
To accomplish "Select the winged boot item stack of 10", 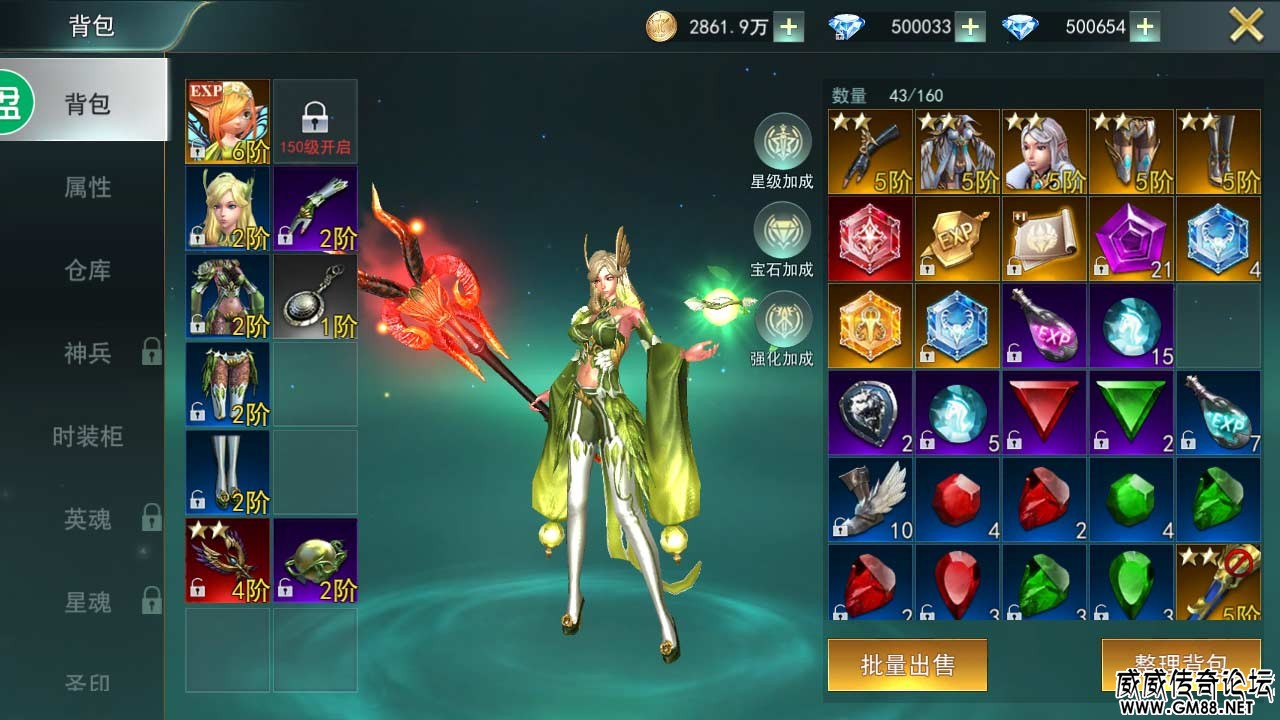I will click(870, 500).
